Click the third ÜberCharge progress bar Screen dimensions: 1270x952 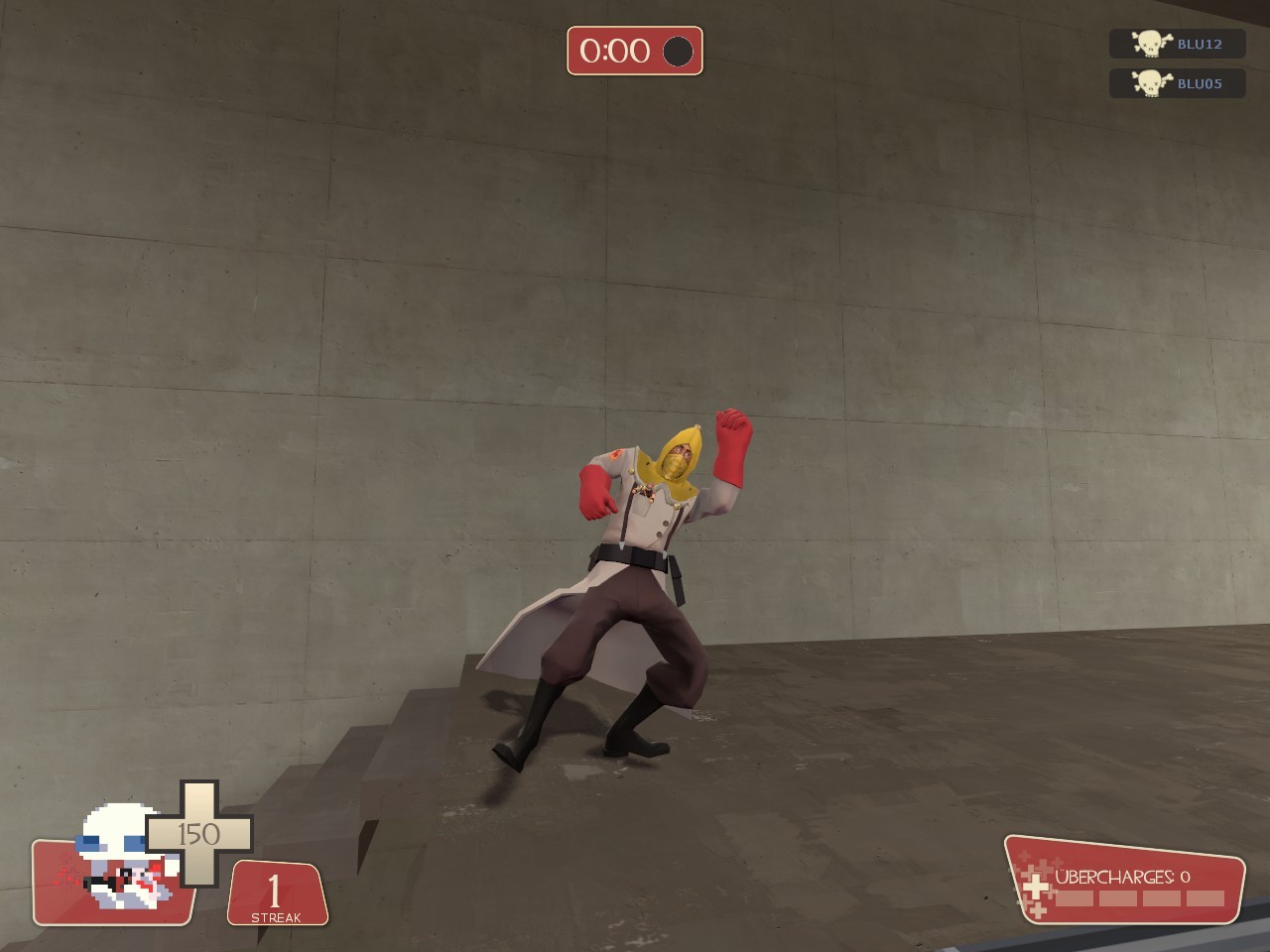pos(1163,897)
